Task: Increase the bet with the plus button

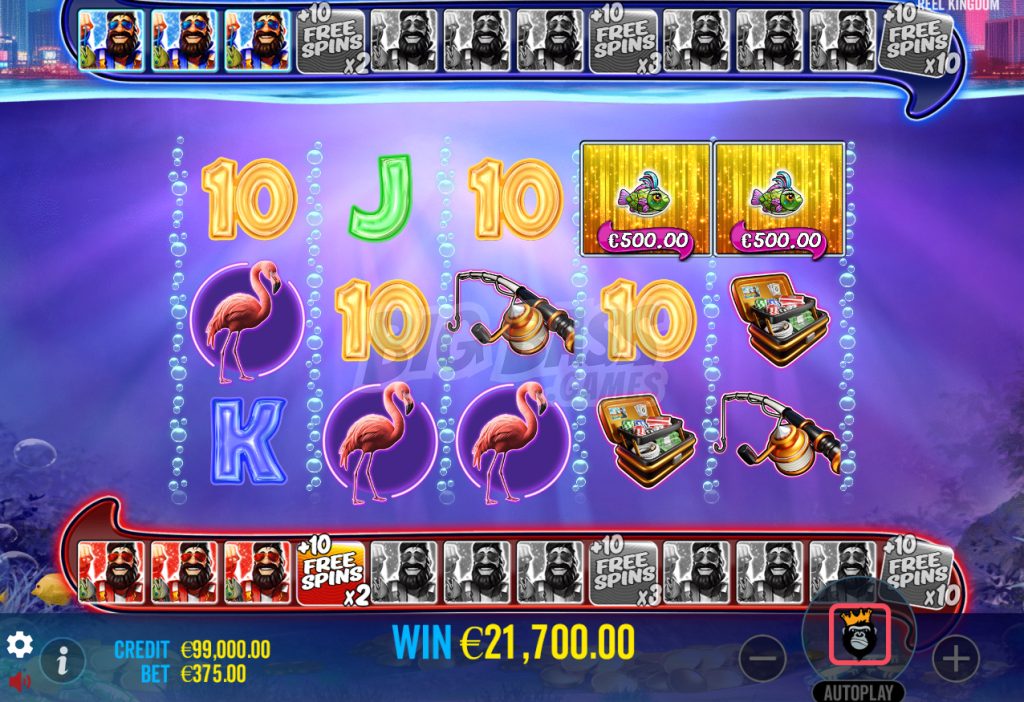Action: [x=955, y=659]
